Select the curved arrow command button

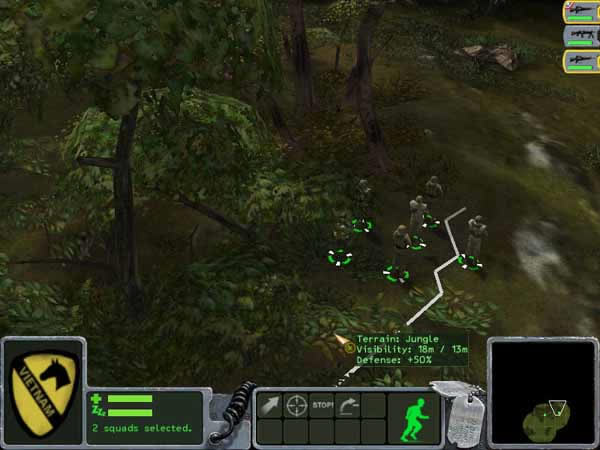coord(348,406)
